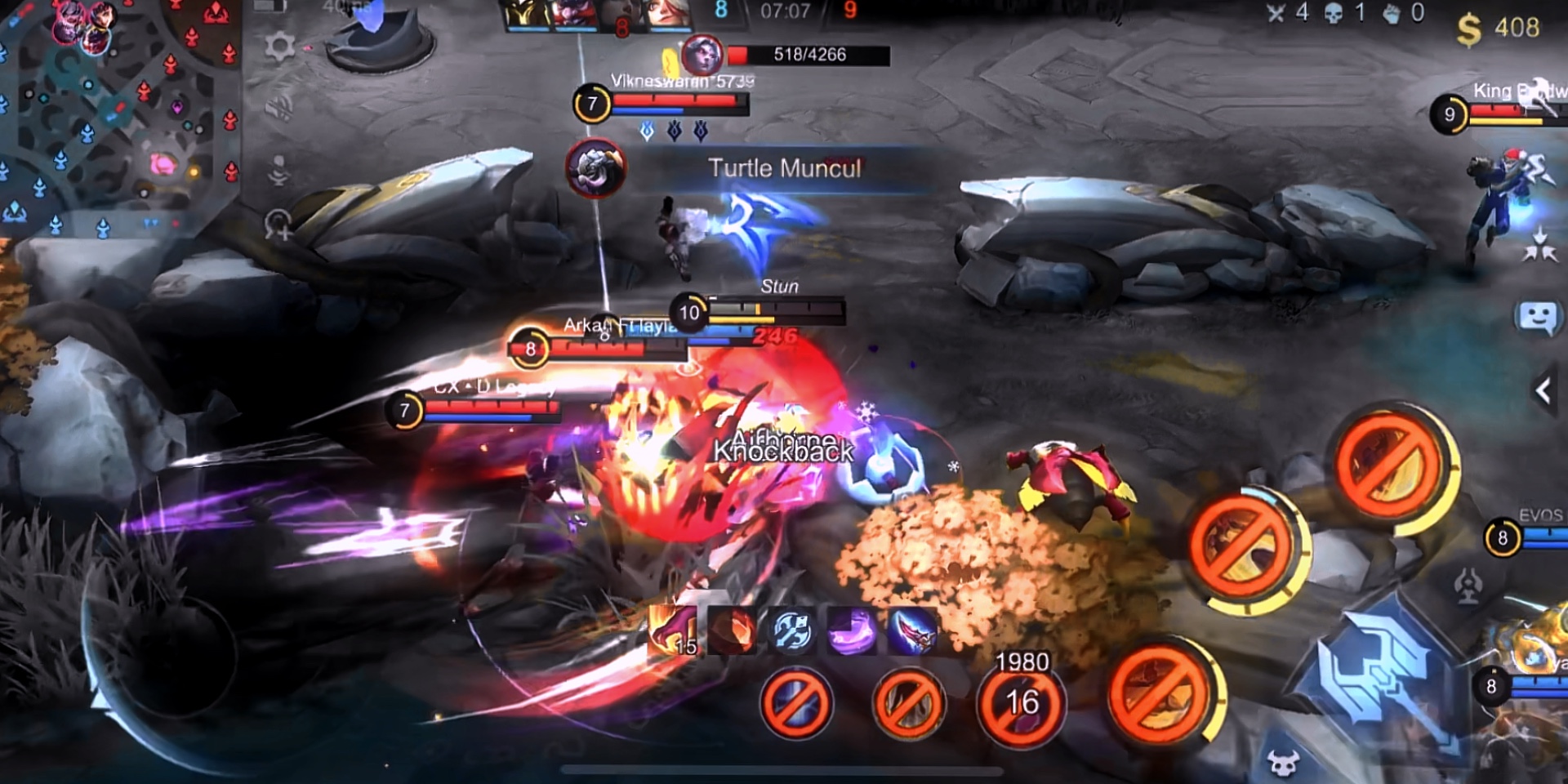This screenshot has height=784, width=1568.
Task: Expand the side panel arrow
Action: coord(1543,391)
